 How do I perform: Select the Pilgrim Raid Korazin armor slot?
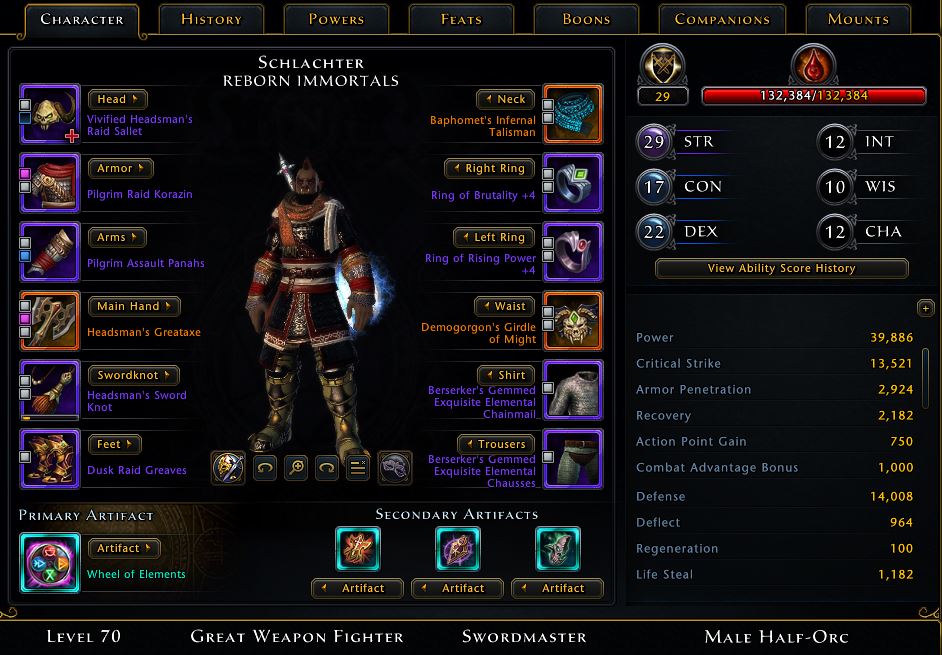point(50,183)
